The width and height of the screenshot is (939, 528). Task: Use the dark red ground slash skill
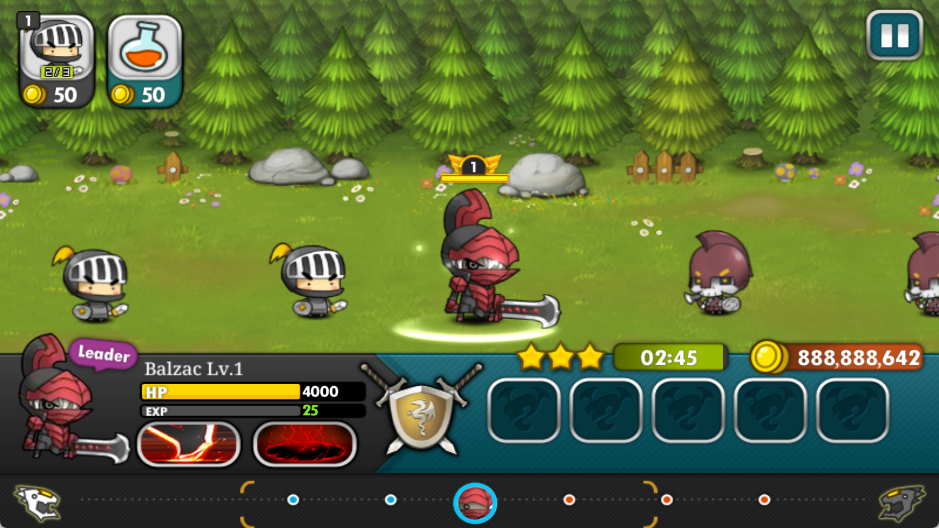305,444
